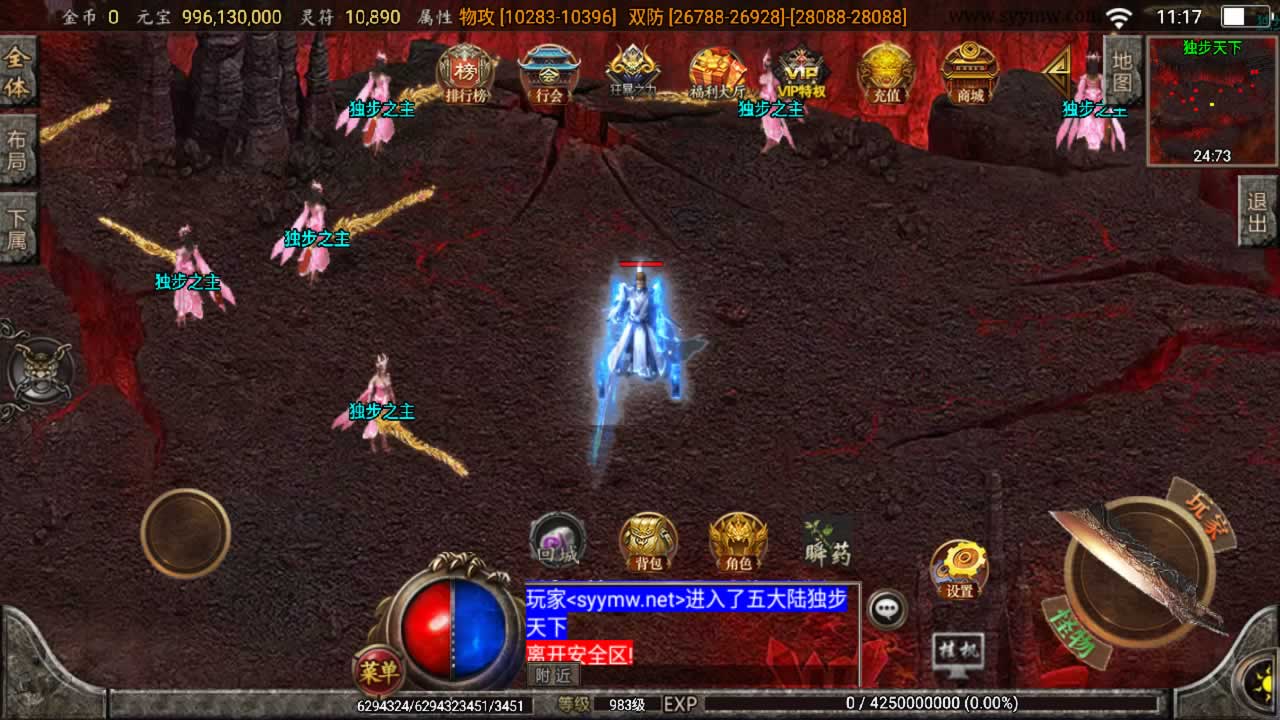Open the 下属 subordinates tab
This screenshot has width=1280, height=720.
click(18, 228)
